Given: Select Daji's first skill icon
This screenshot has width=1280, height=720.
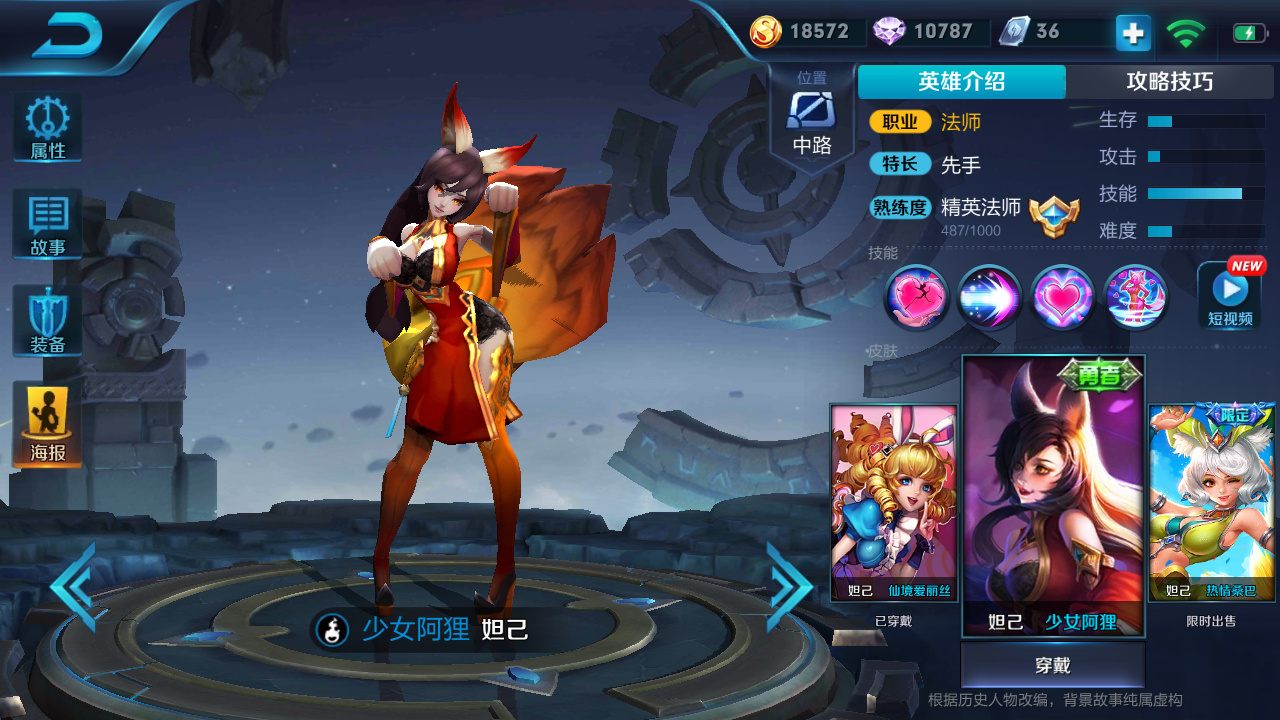Looking at the screenshot, I should click(x=916, y=298).
